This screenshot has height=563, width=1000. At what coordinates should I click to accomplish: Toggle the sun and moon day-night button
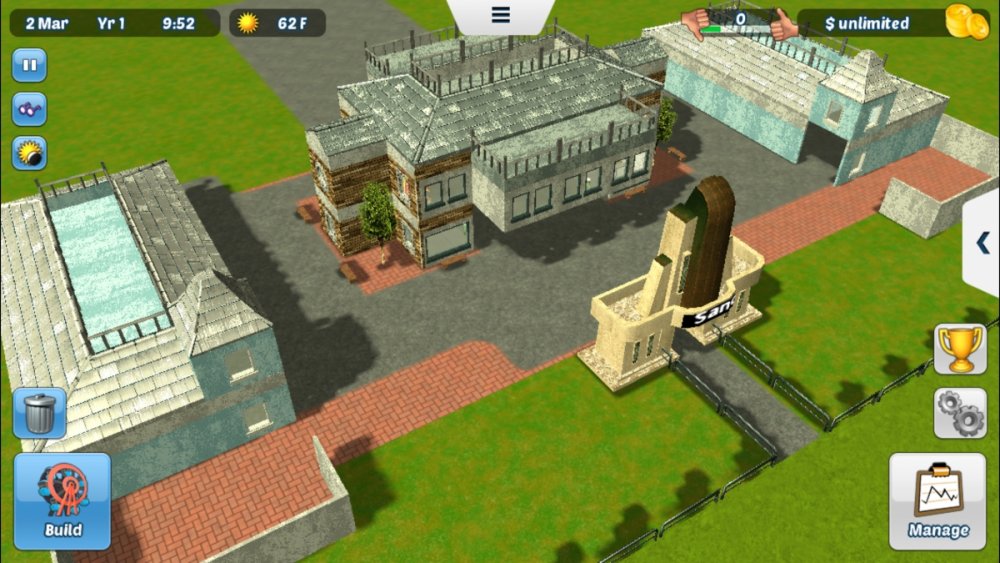coord(29,153)
